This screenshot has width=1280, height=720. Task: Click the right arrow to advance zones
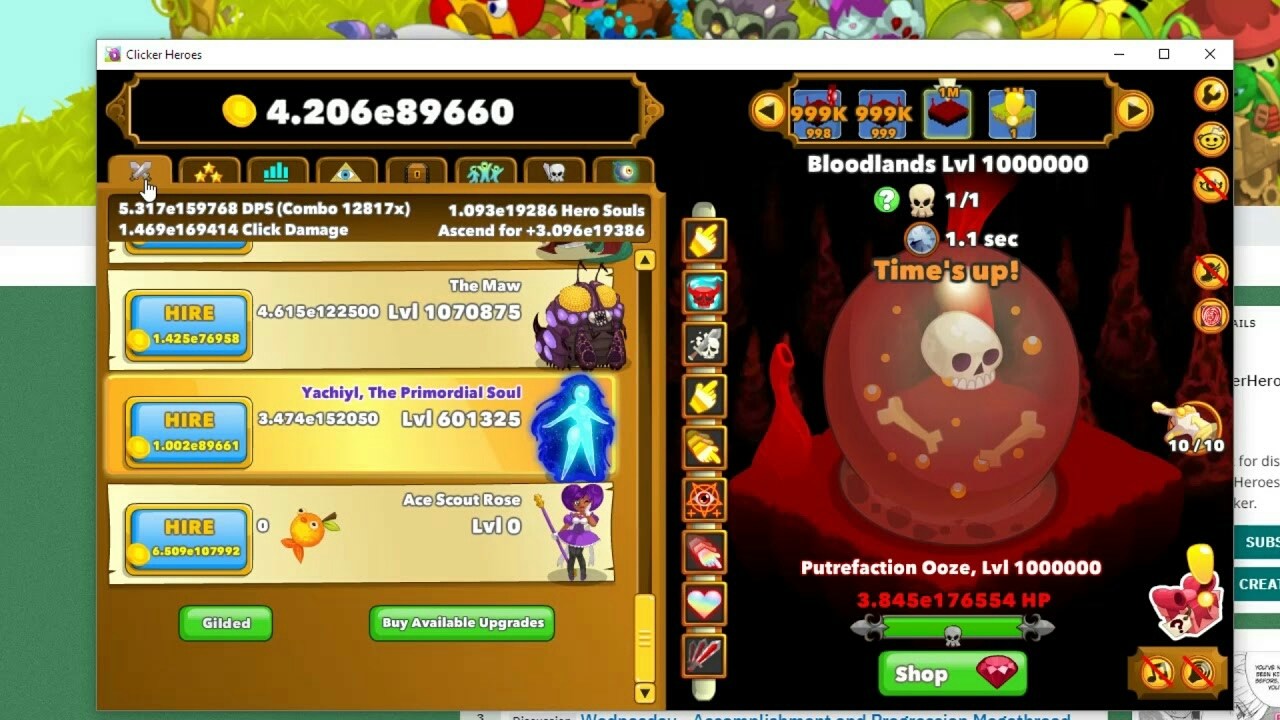[x=1136, y=110]
